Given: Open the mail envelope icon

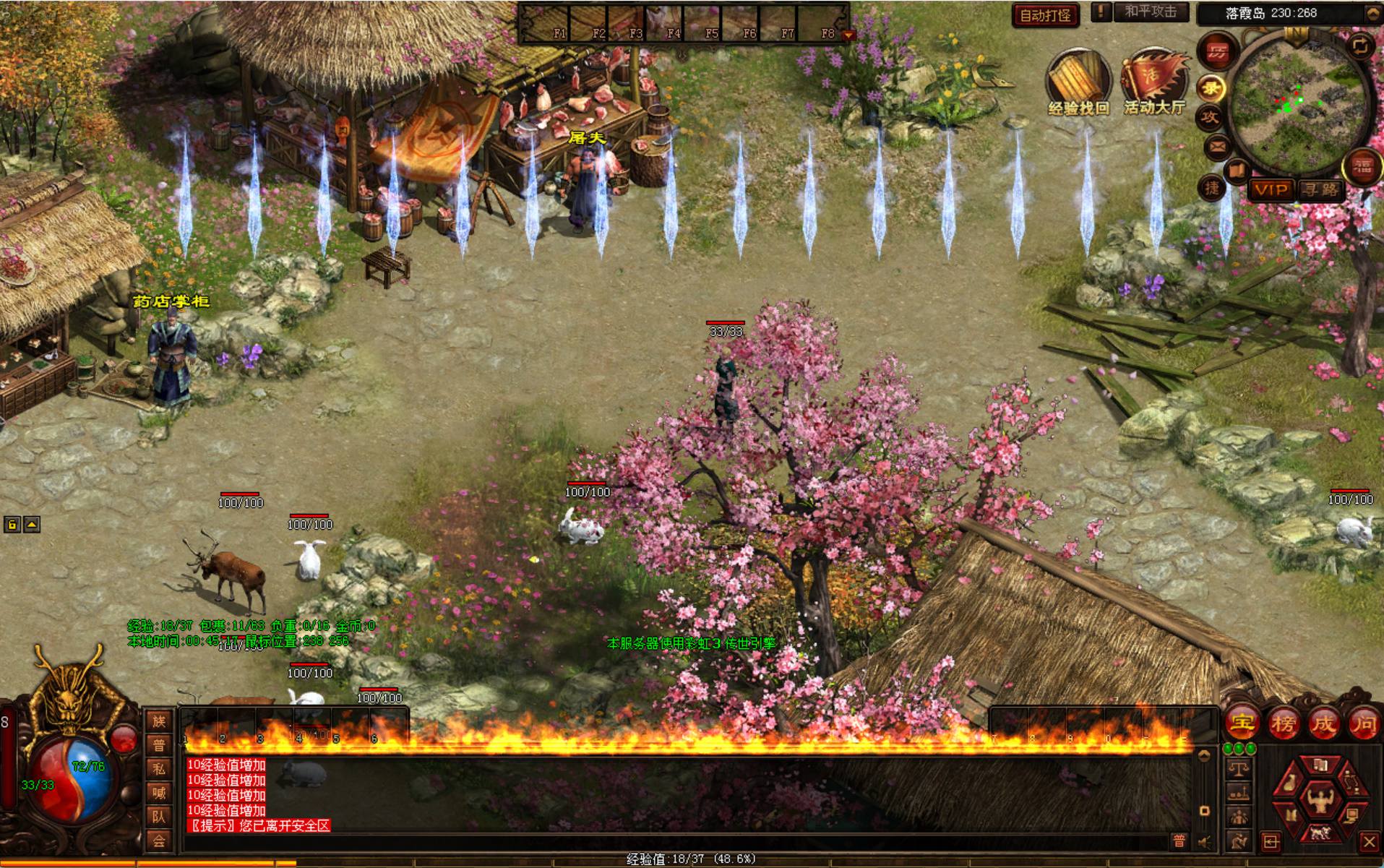Looking at the screenshot, I should click(x=1218, y=148).
